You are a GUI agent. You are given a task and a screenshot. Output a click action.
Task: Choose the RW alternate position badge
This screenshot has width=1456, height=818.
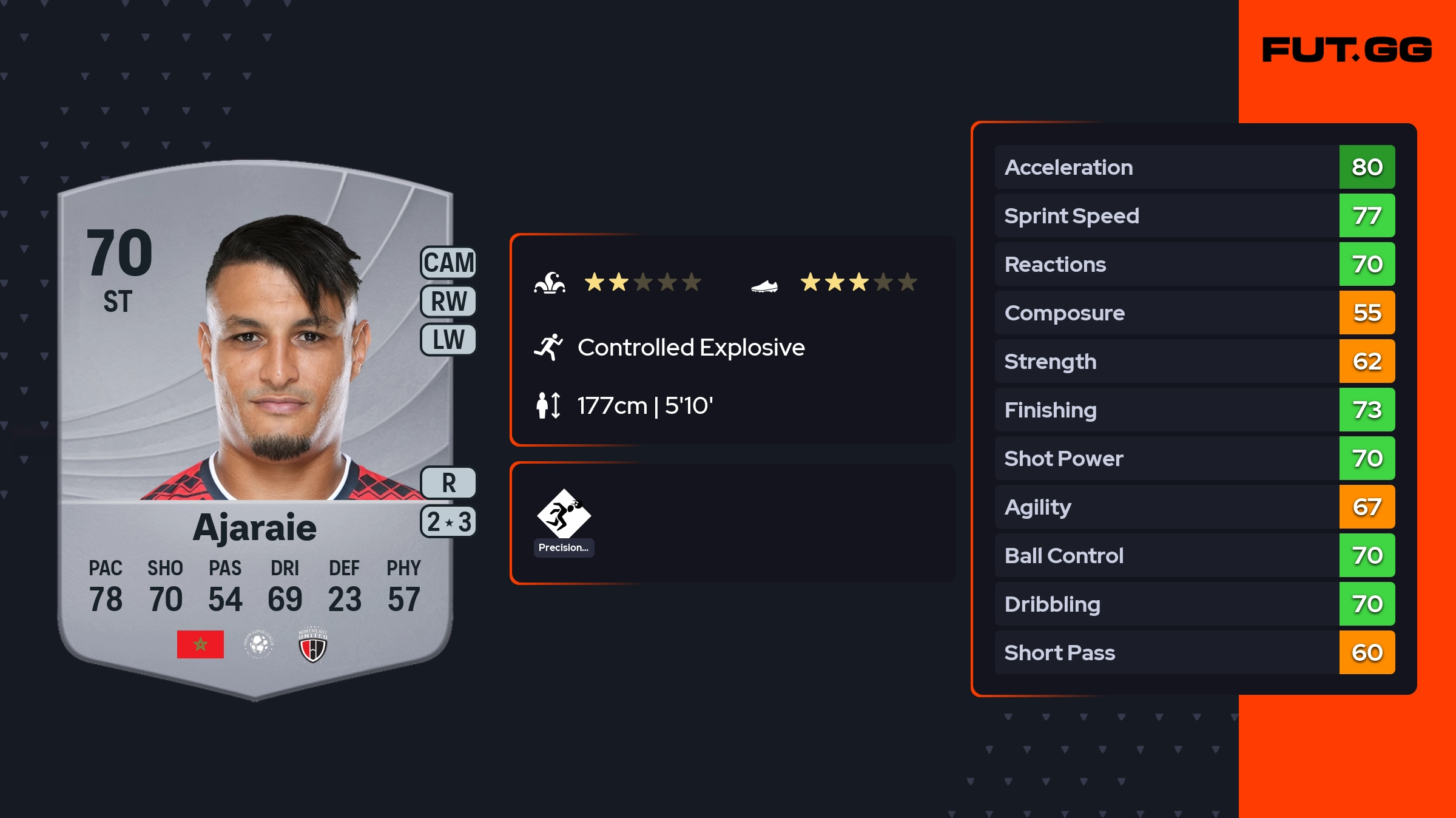pyautogui.click(x=448, y=302)
